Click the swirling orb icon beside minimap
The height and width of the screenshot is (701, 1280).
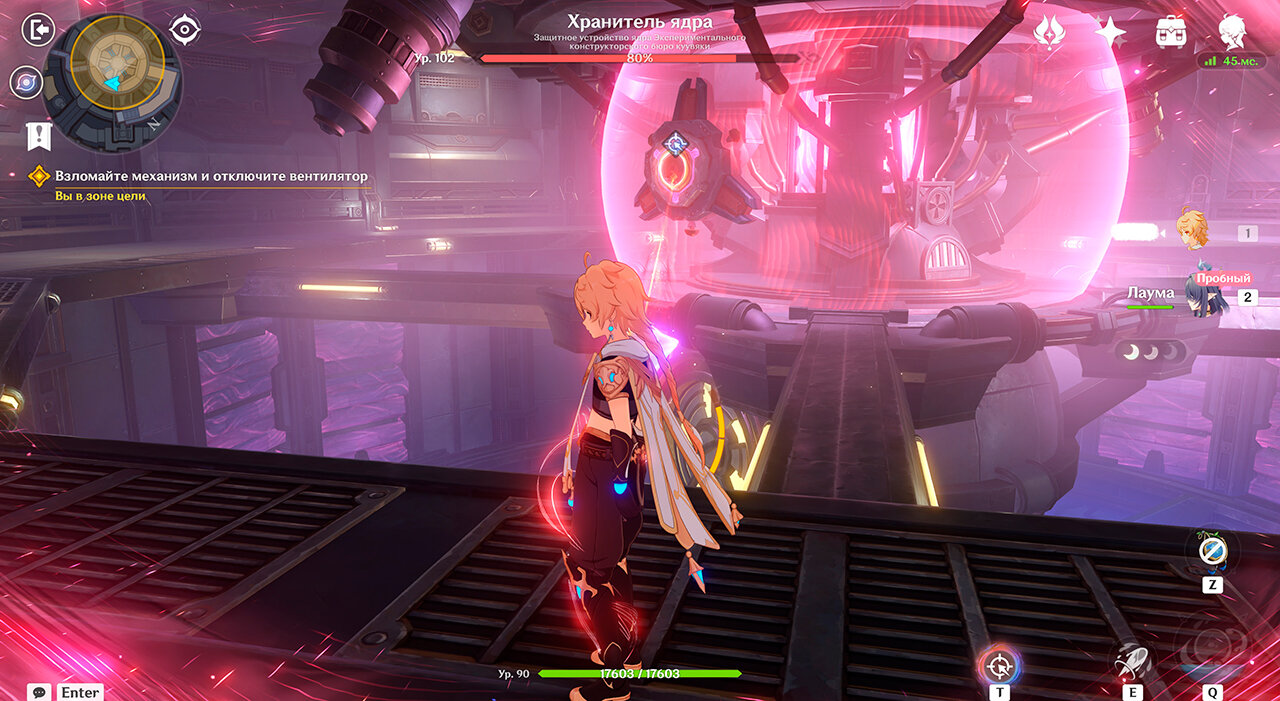pyautogui.click(x=26, y=82)
